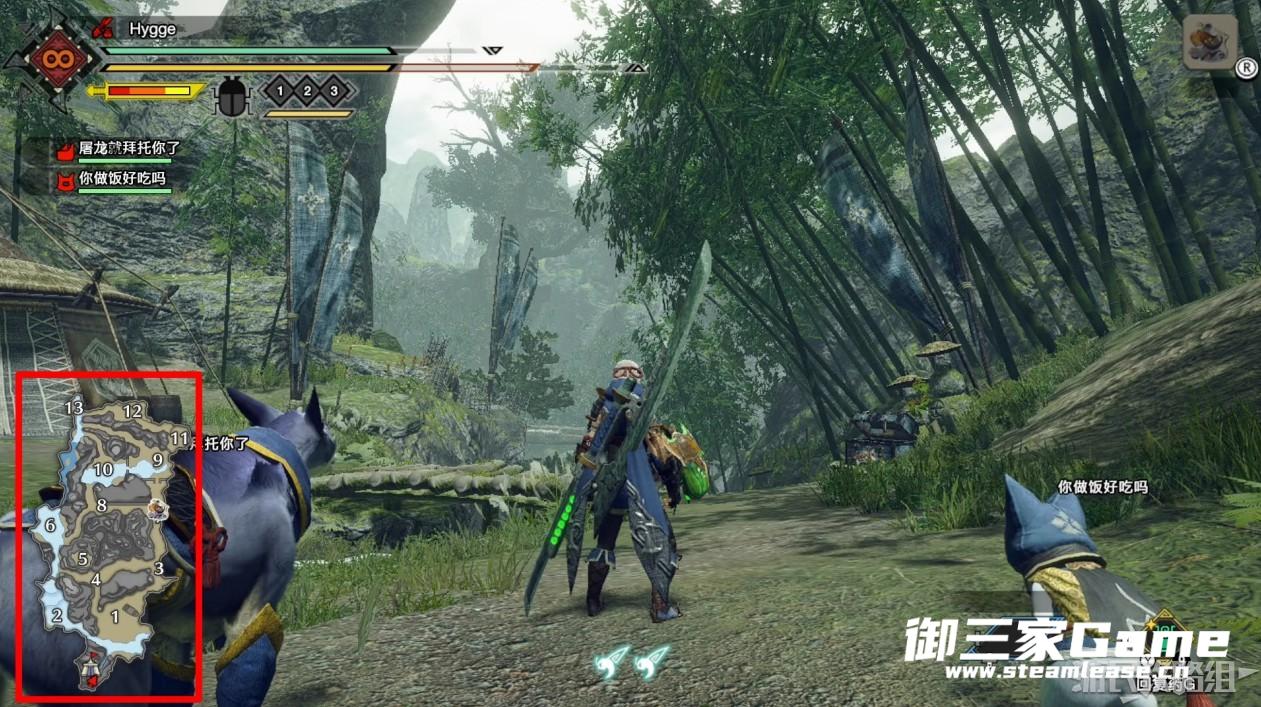Click area 10 on the minimap
The width and height of the screenshot is (1261, 707).
[103, 469]
